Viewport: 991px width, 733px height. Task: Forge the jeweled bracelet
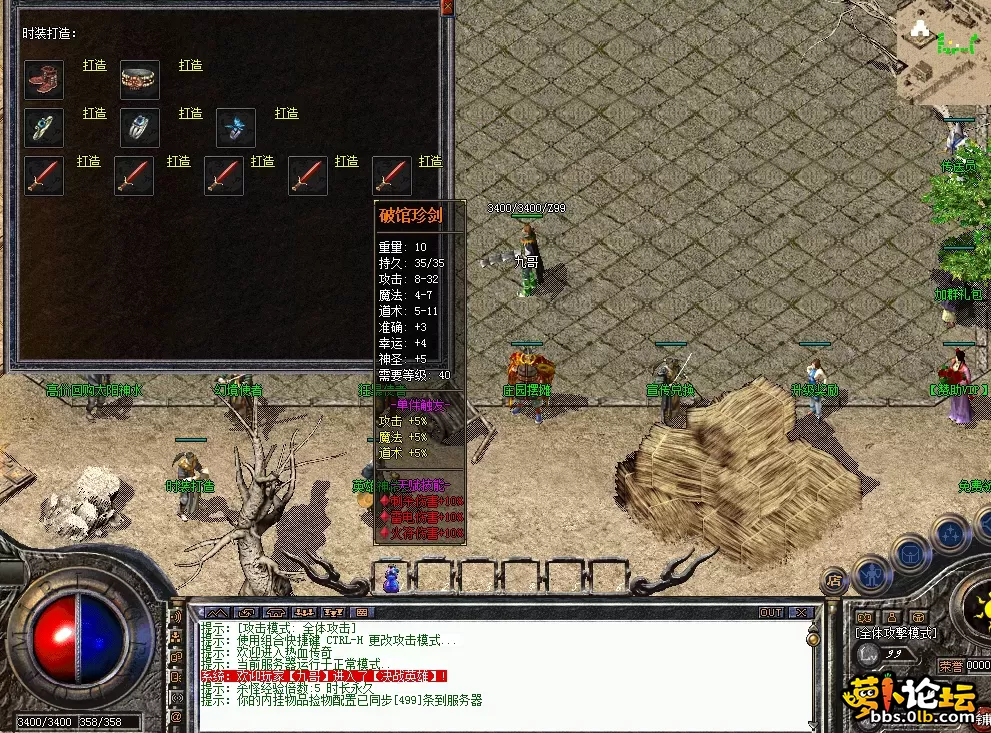pos(191,65)
